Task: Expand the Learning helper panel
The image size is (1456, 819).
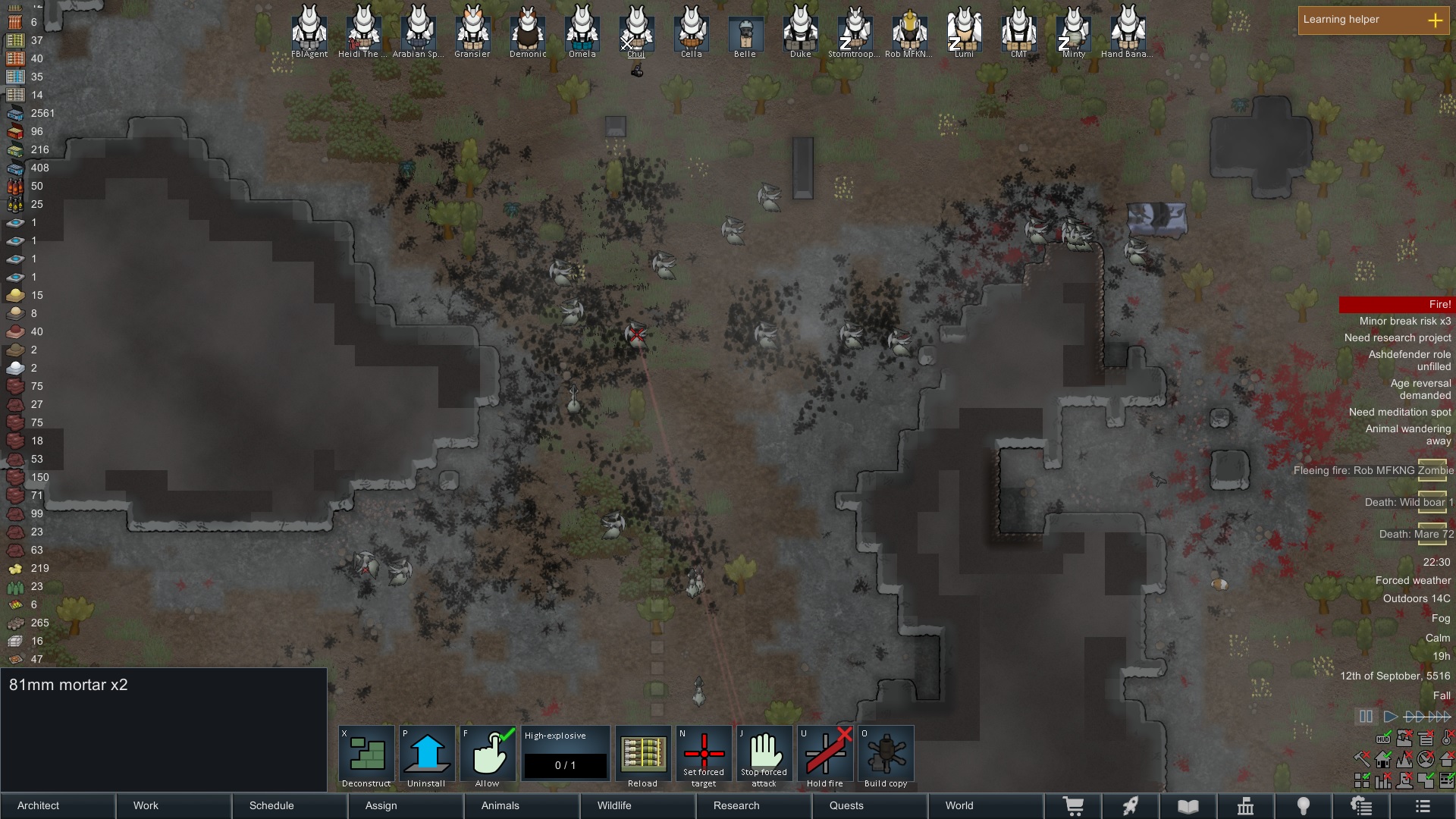Action: 1435,20
